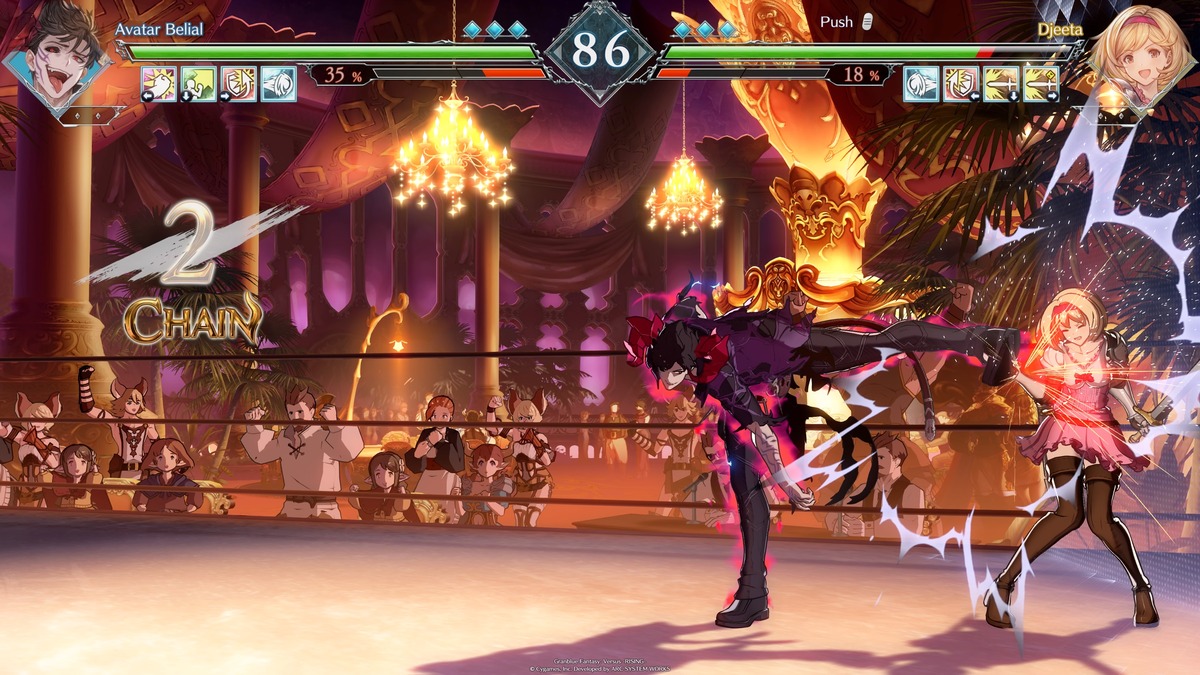Choose Avatar Belial's blue gust skill icon
Image resolution: width=1200 pixels, height=675 pixels.
coord(279,84)
